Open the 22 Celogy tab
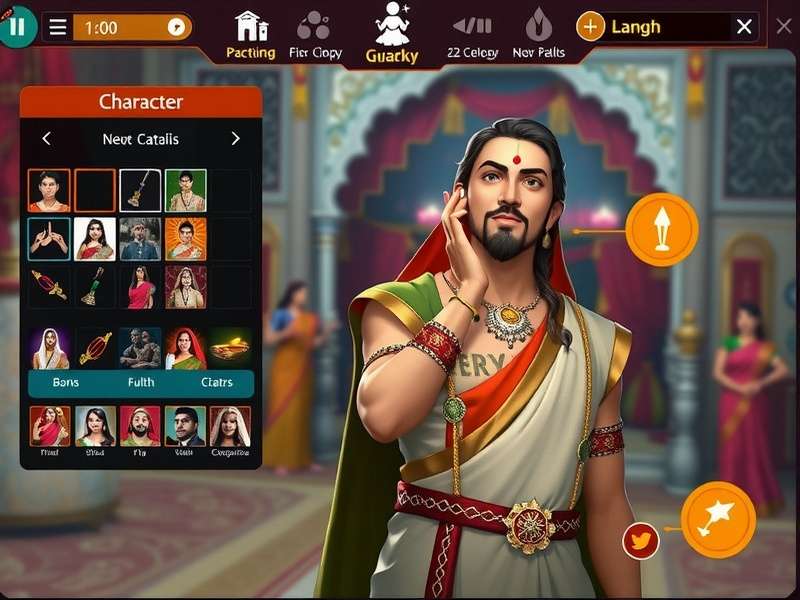This screenshot has height=600, width=800. pyautogui.click(x=473, y=34)
